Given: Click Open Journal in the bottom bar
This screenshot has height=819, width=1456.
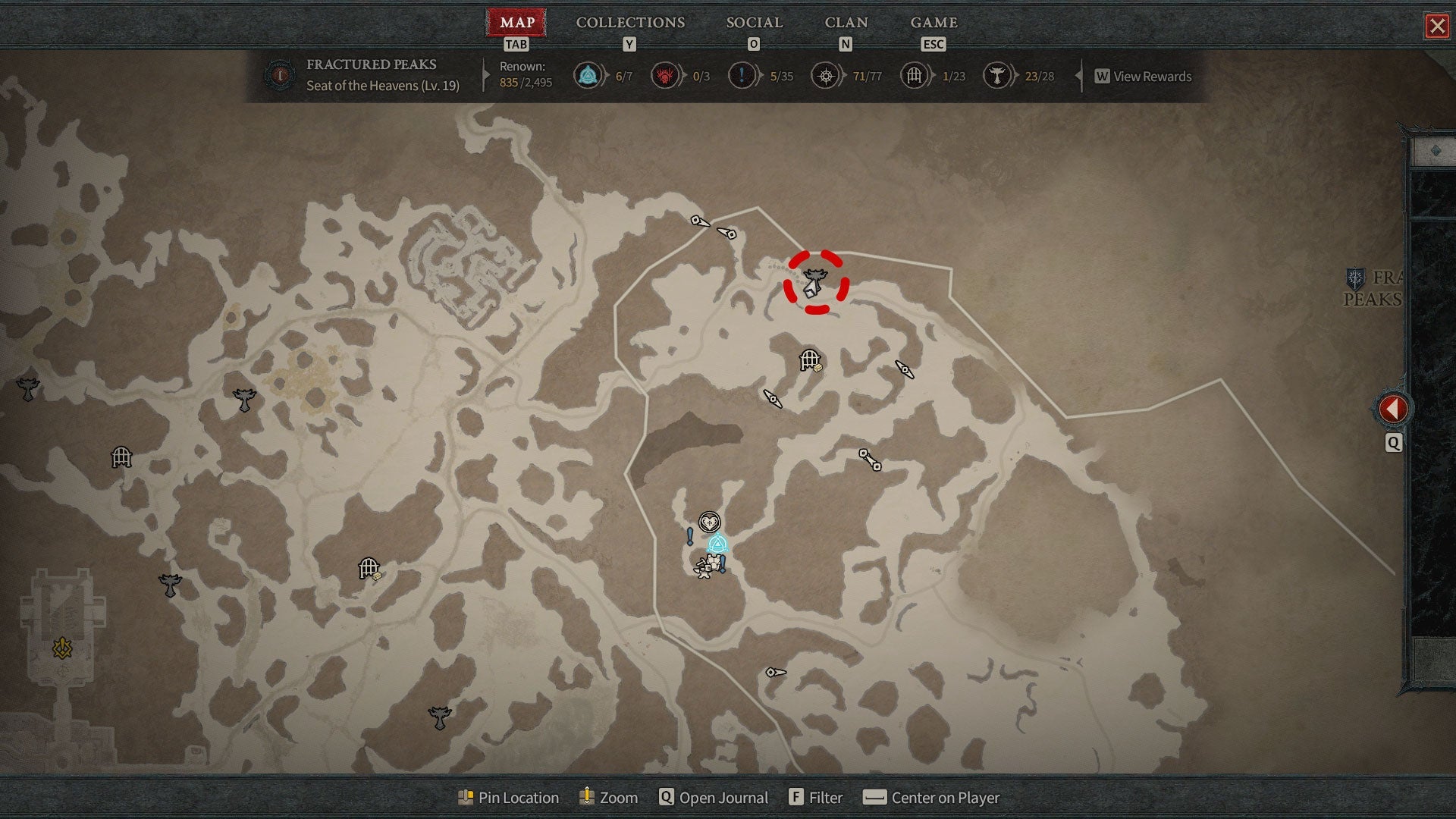Looking at the screenshot, I should (x=713, y=798).
